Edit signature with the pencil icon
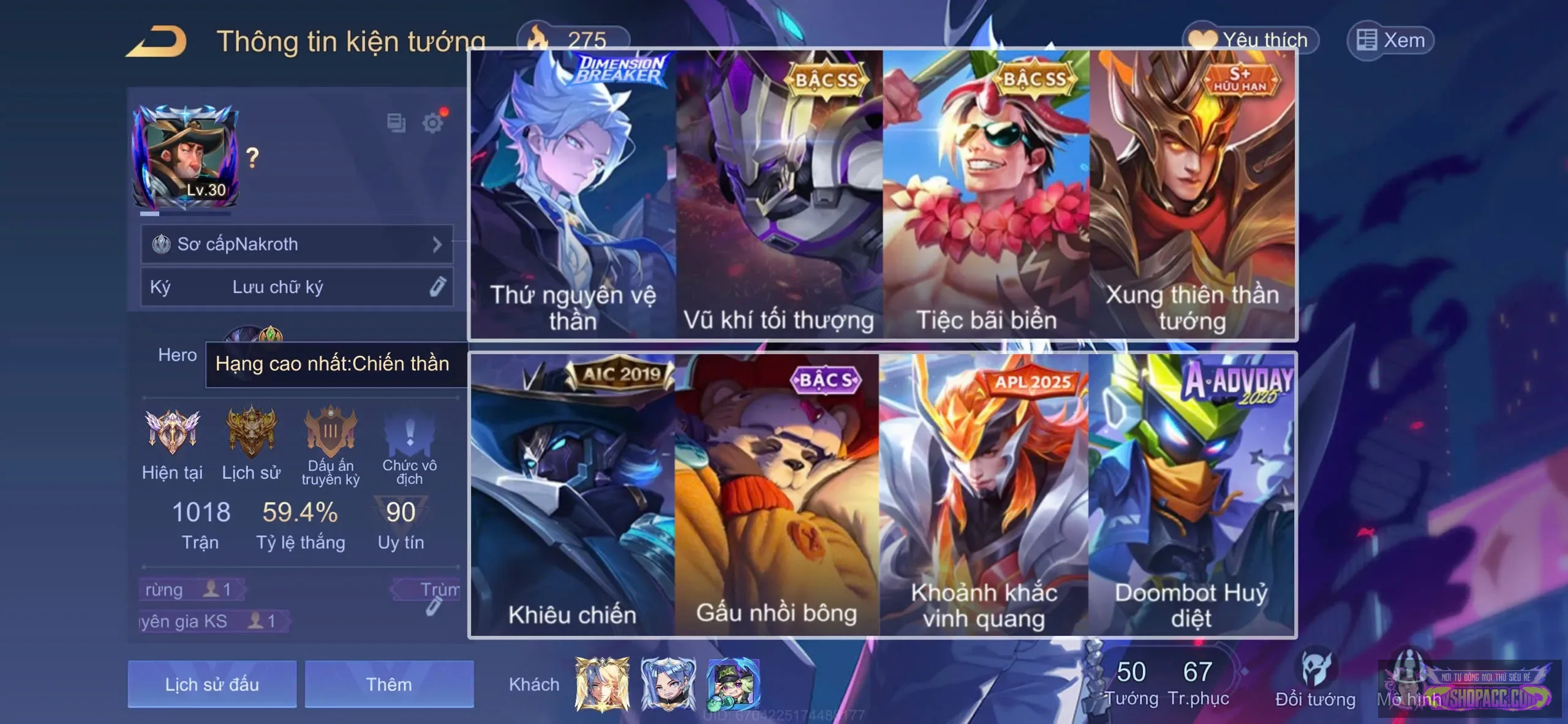 point(437,286)
